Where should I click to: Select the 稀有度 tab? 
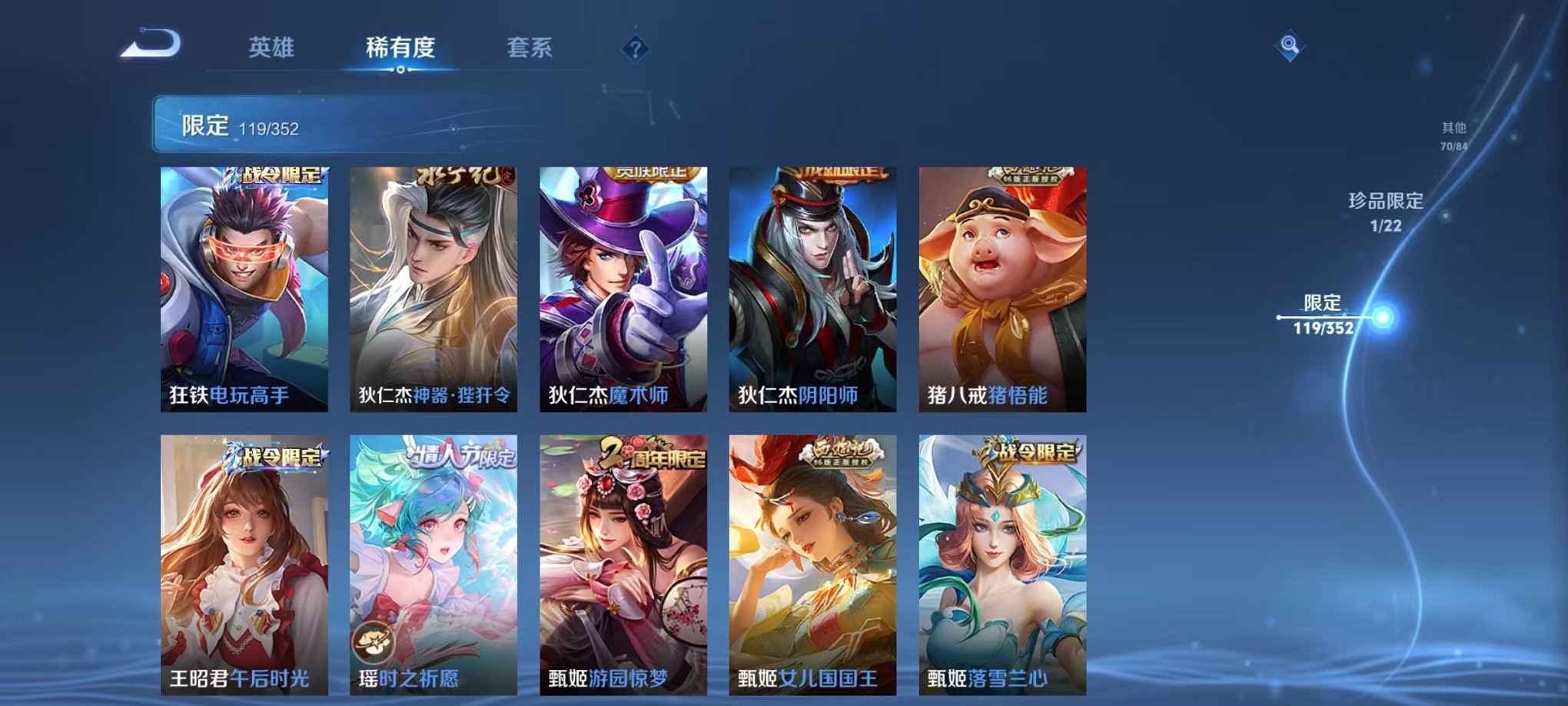(402, 48)
